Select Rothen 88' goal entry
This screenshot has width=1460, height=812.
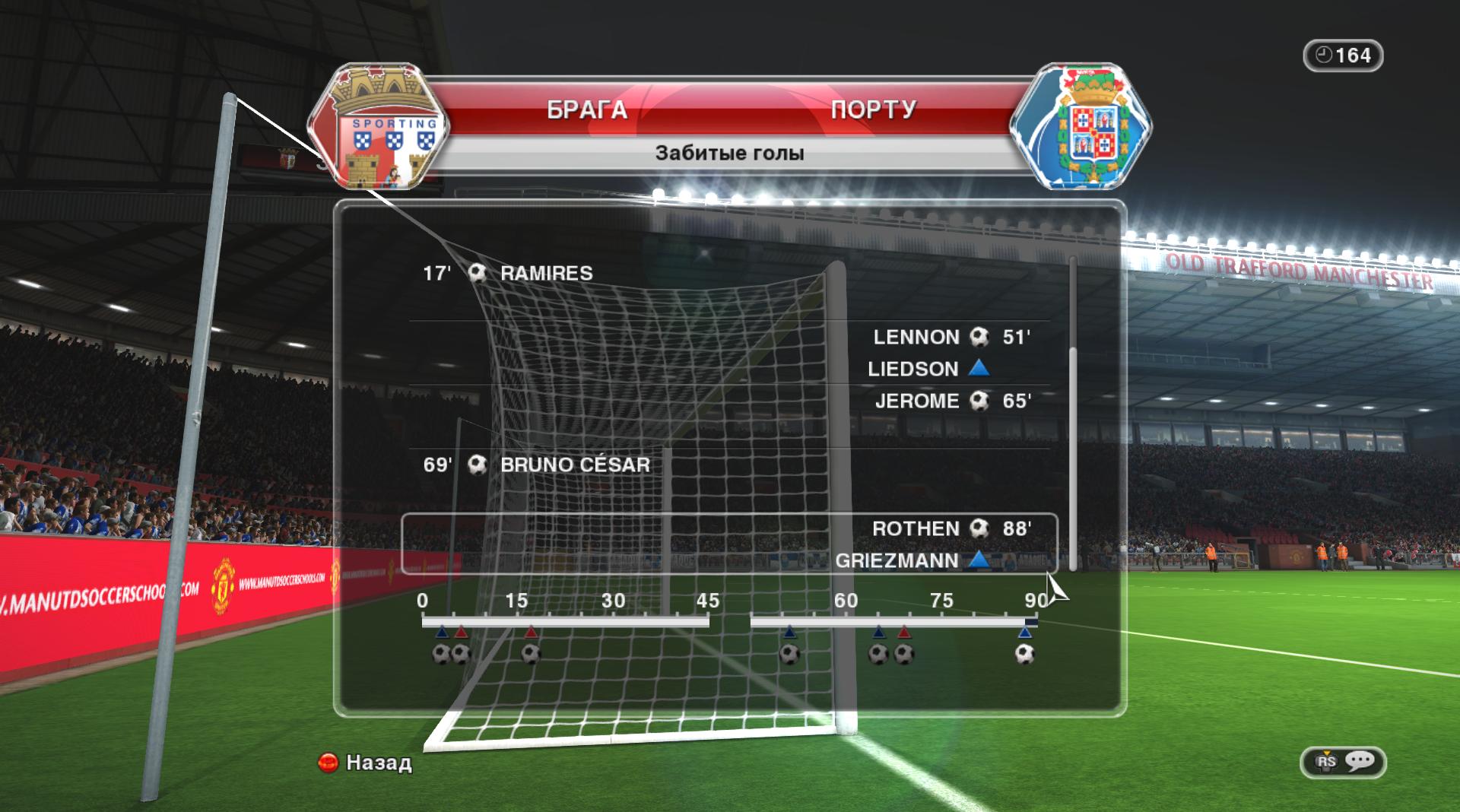[x=951, y=528]
